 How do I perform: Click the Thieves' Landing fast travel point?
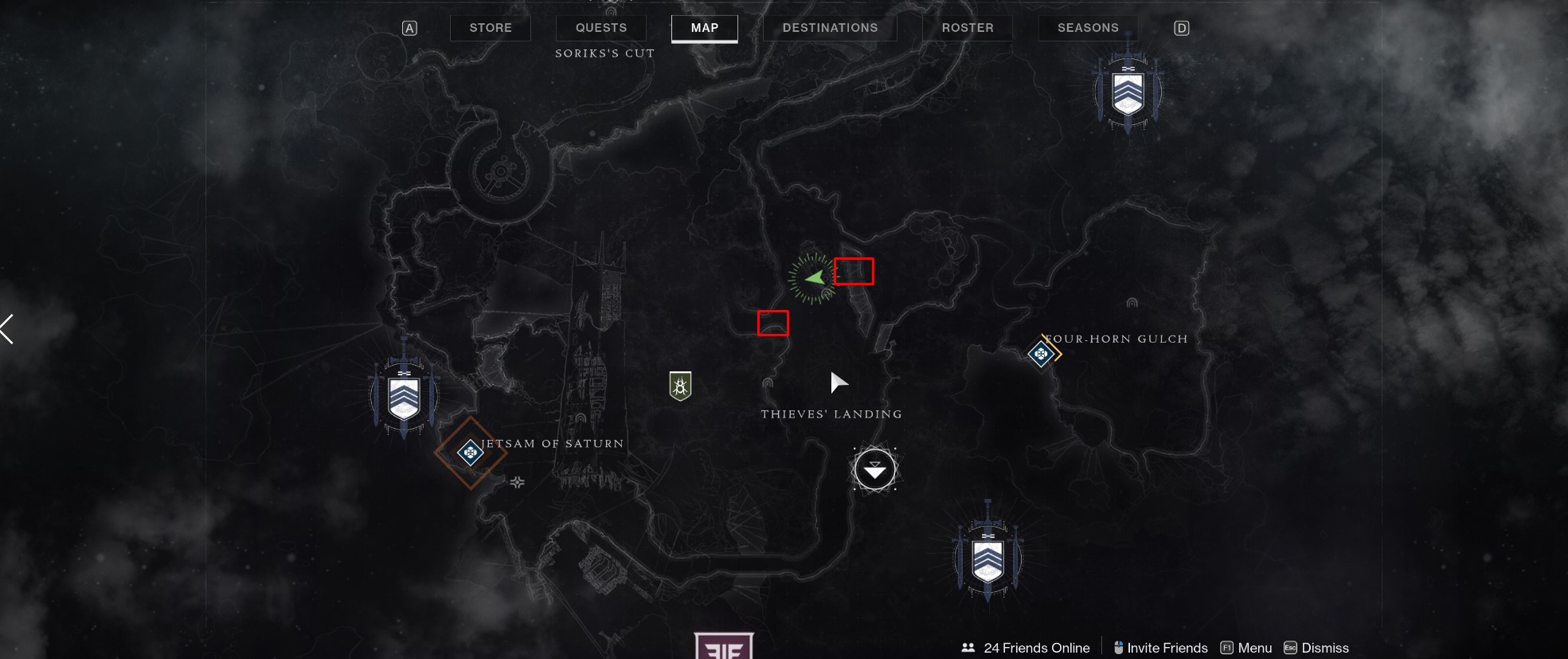click(x=875, y=469)
